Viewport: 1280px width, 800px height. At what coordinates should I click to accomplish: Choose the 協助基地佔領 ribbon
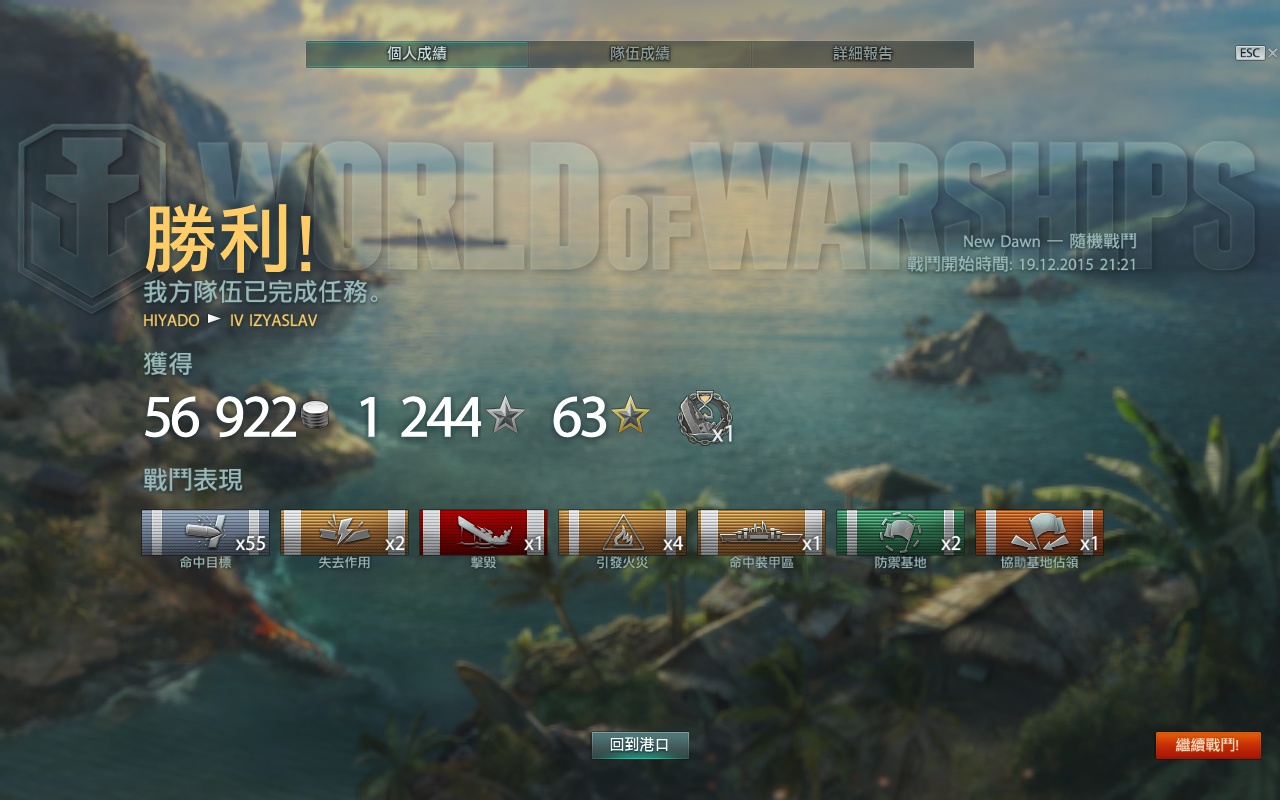[x=1039, y=532]
